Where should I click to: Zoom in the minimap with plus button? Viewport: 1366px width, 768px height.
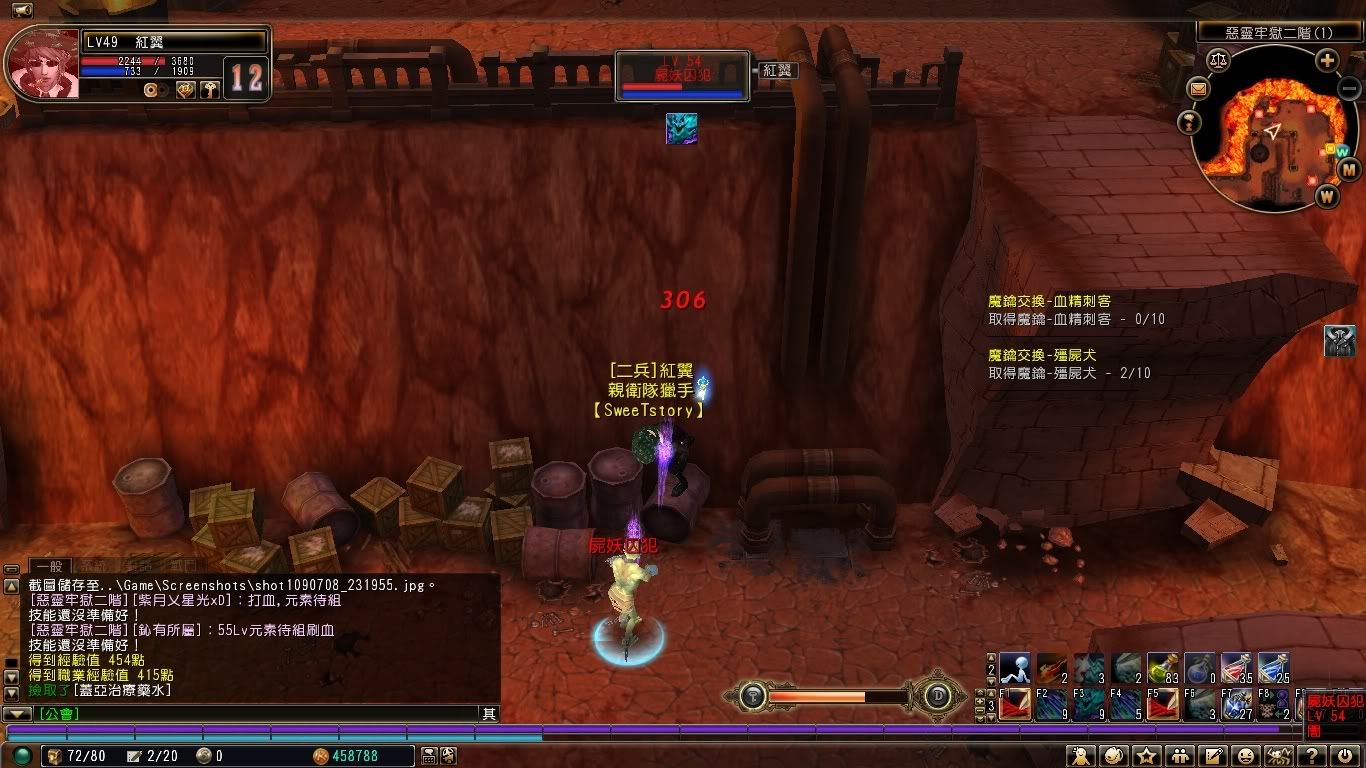[x=1327, y=60]
